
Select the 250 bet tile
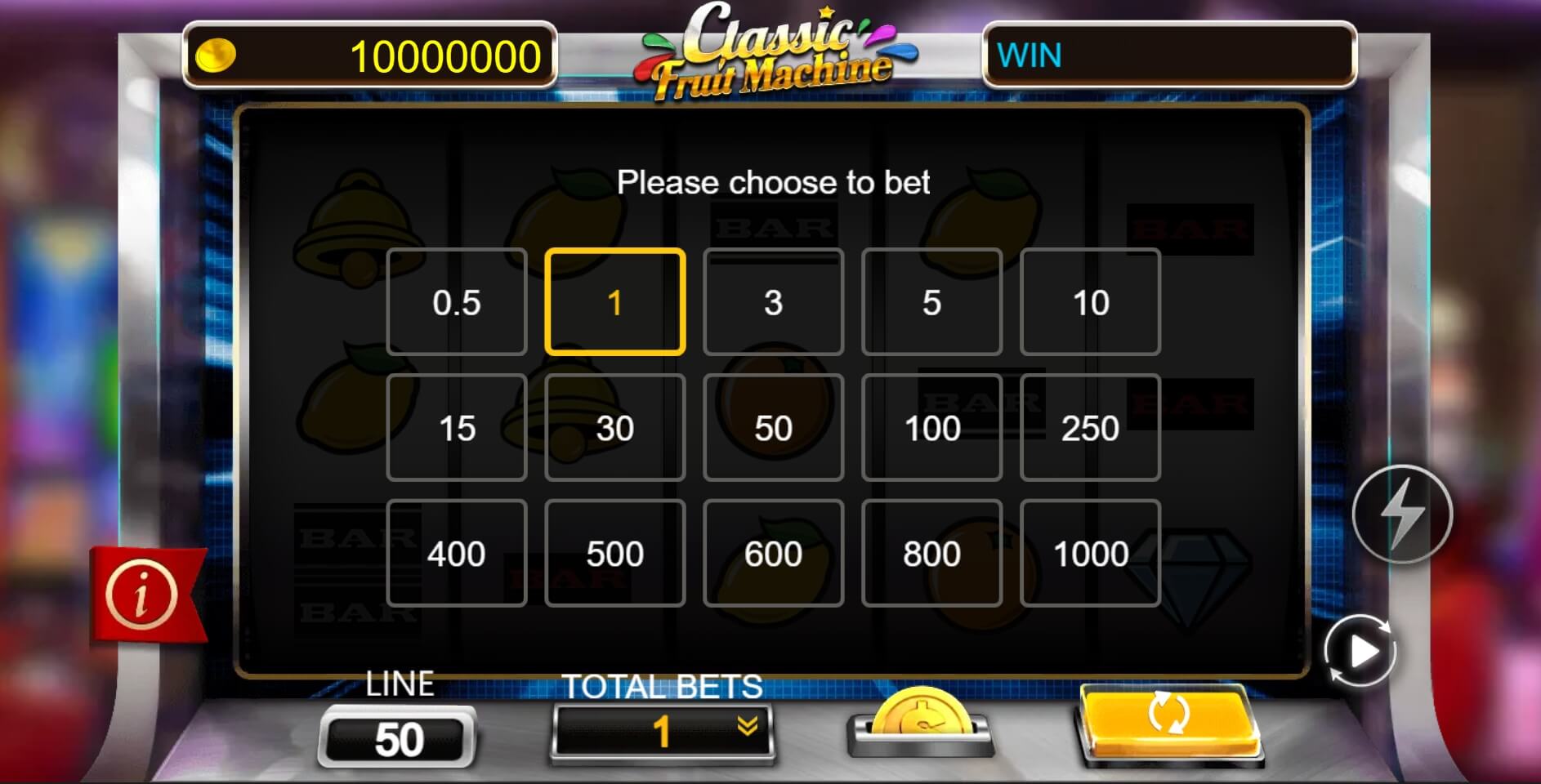[x=1091, y=428]
